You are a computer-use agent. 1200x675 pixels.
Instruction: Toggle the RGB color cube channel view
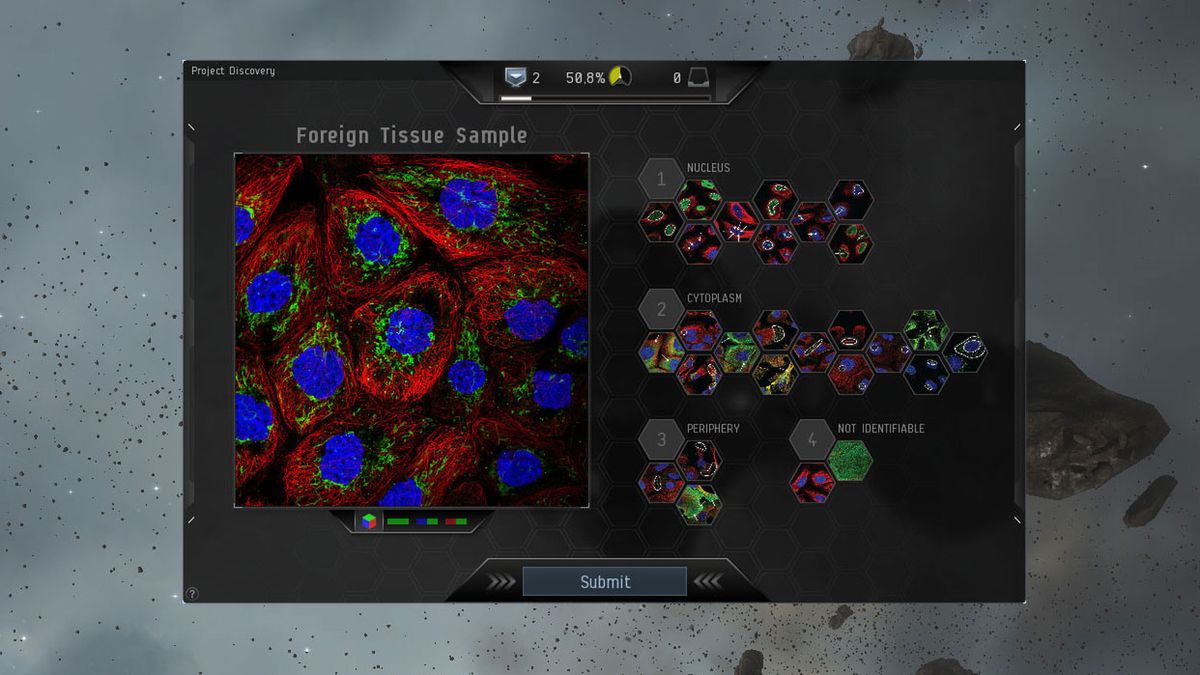370,521
